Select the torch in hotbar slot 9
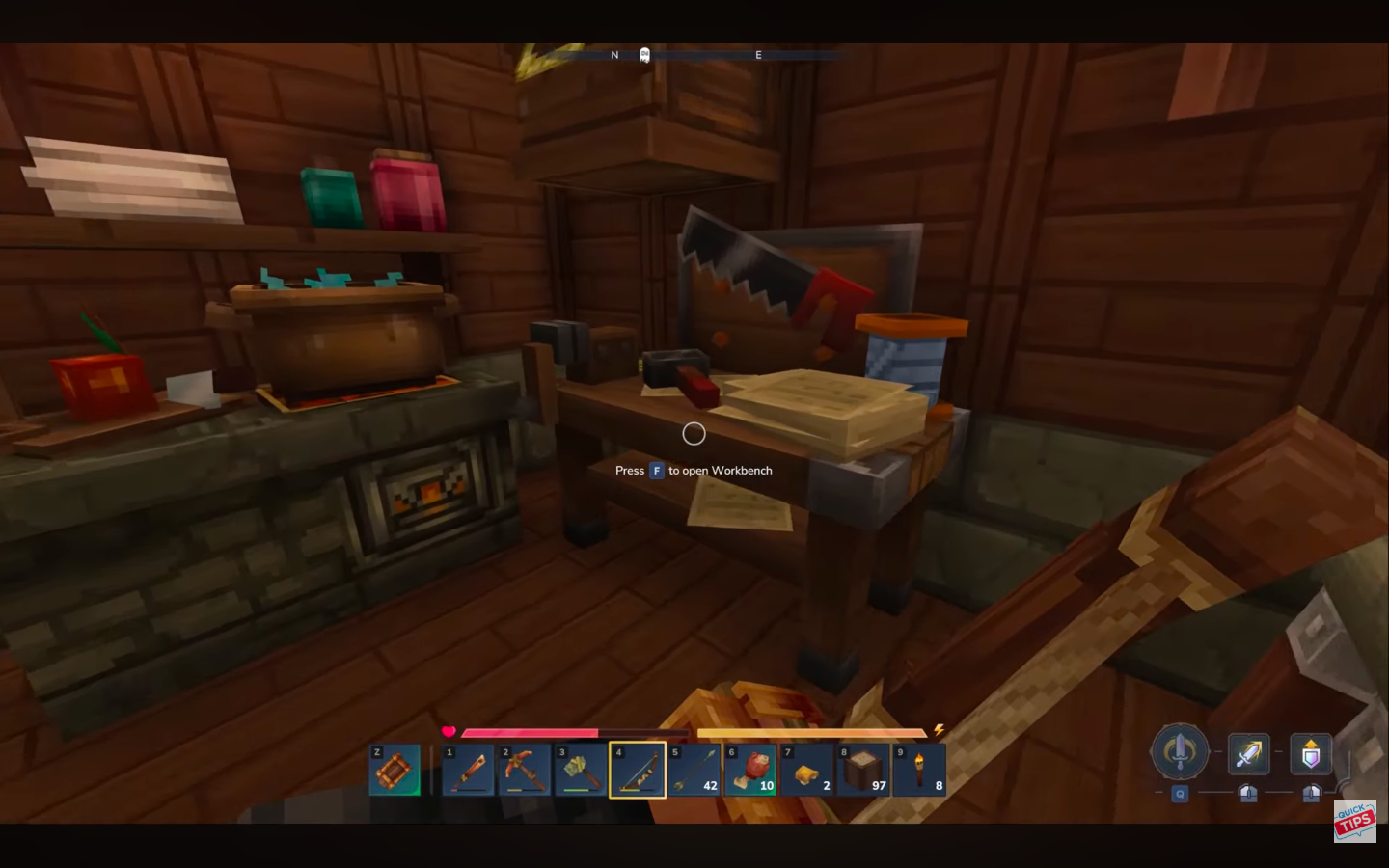The width and height of the screenshot is (1389, 868). coord(919,770)
